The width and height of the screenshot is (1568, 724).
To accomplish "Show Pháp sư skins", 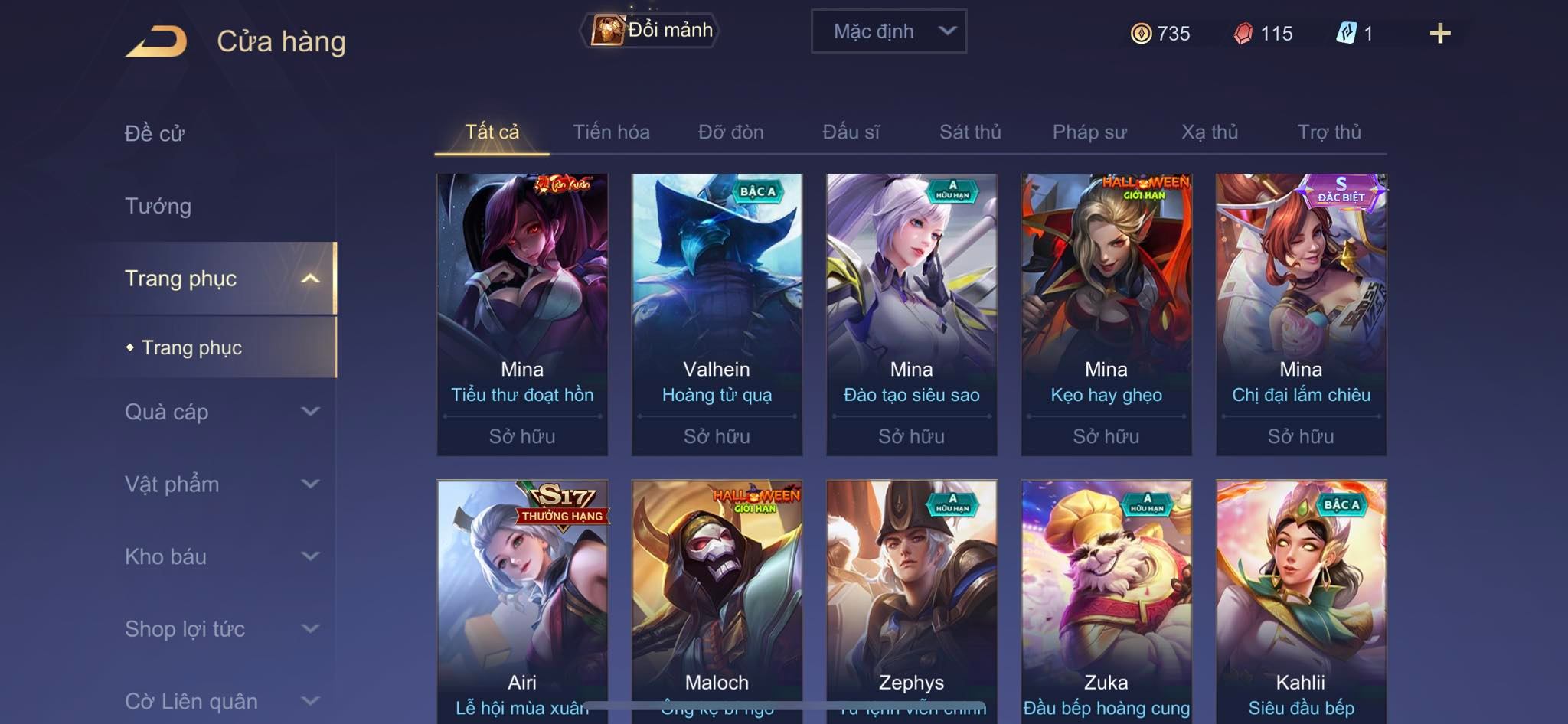I will pos(1089,132).
